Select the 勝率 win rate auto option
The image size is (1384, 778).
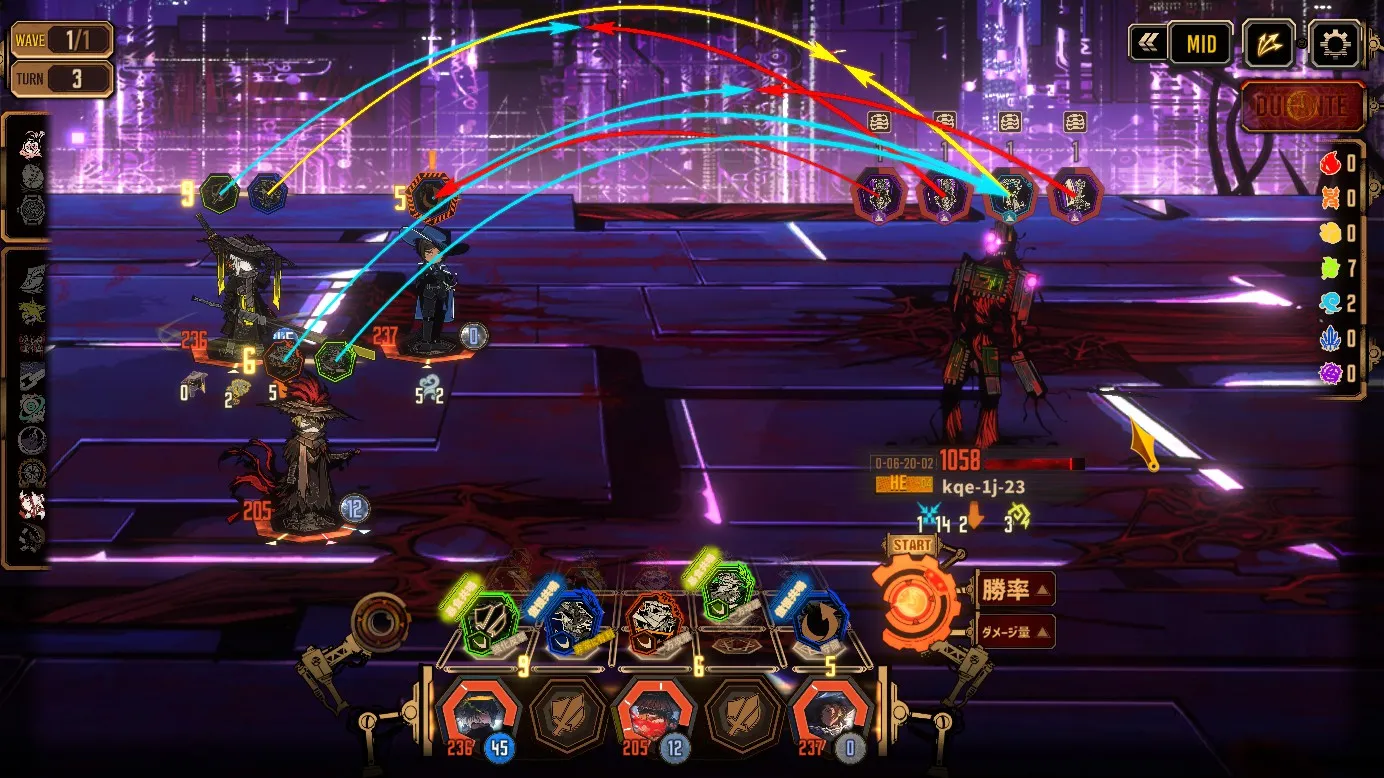pyautogui.click(x=1013, y=590)
